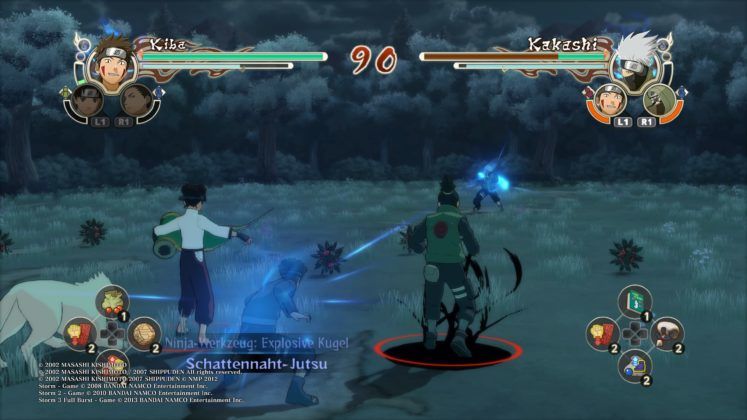Choose Kakashi's masked R1 support portrait
Viewport: 747px width, 420px height.
pyautogui.click(x=657, y=99)
